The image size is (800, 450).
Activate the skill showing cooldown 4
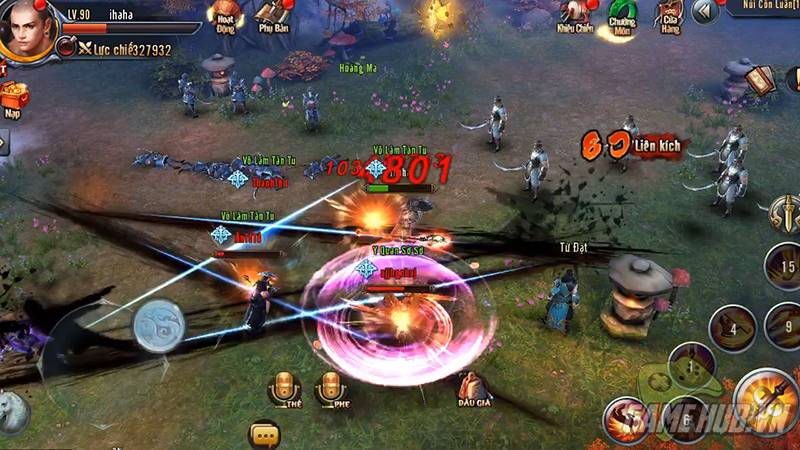(x=731, y=327)
